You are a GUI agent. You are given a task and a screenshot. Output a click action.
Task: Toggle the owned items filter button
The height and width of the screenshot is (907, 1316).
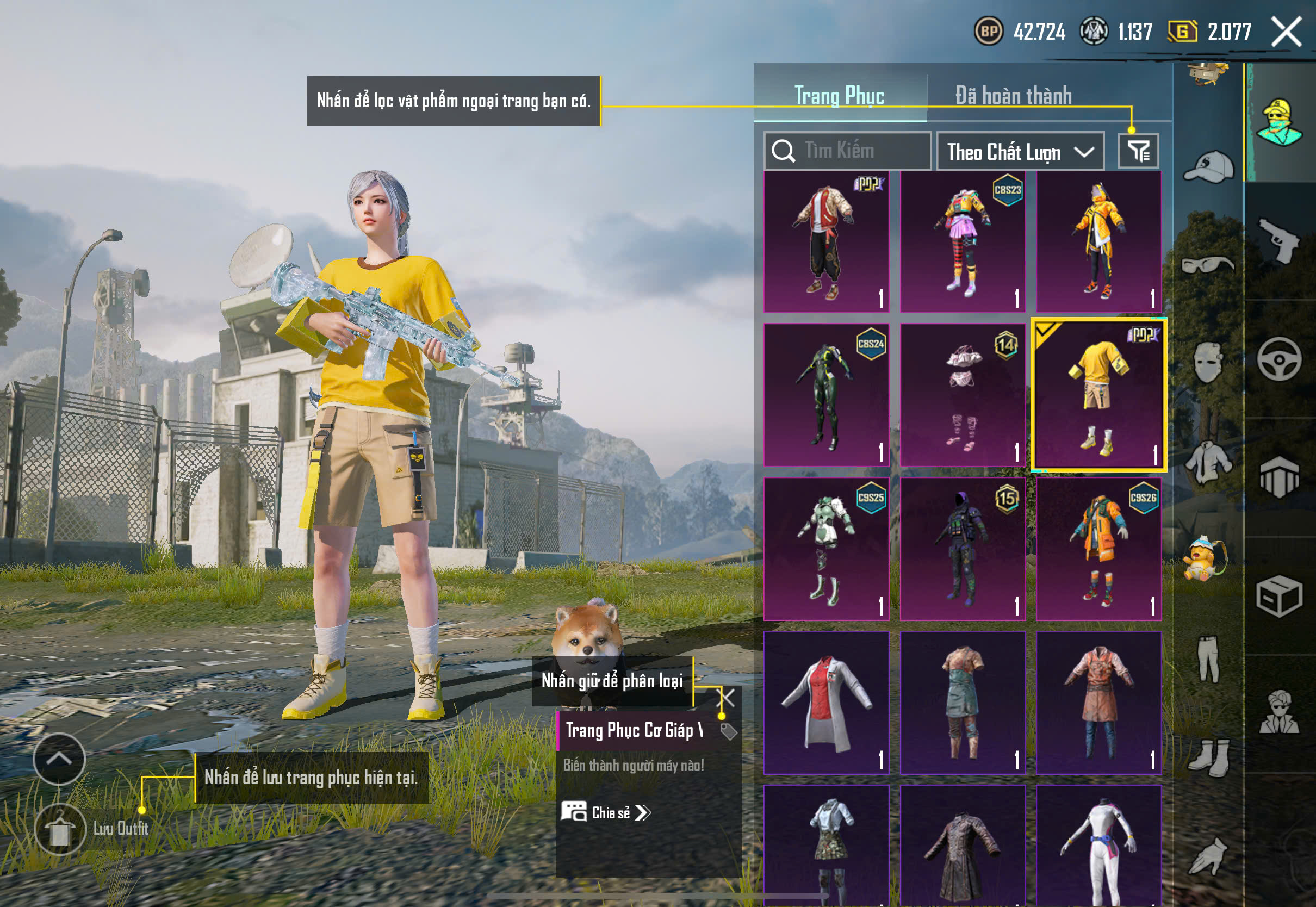coord(1138,151)
